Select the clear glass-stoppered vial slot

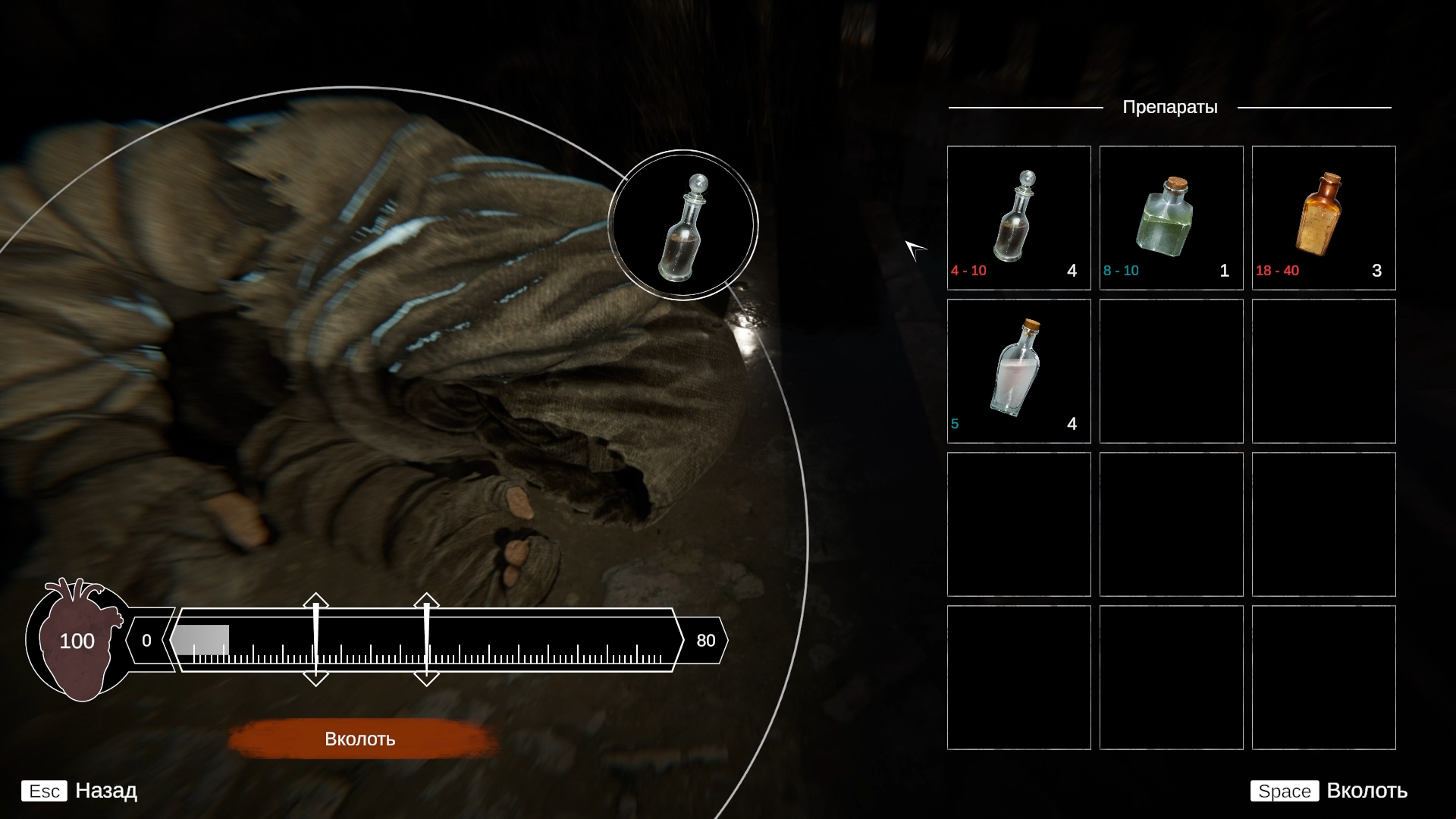1018,218
